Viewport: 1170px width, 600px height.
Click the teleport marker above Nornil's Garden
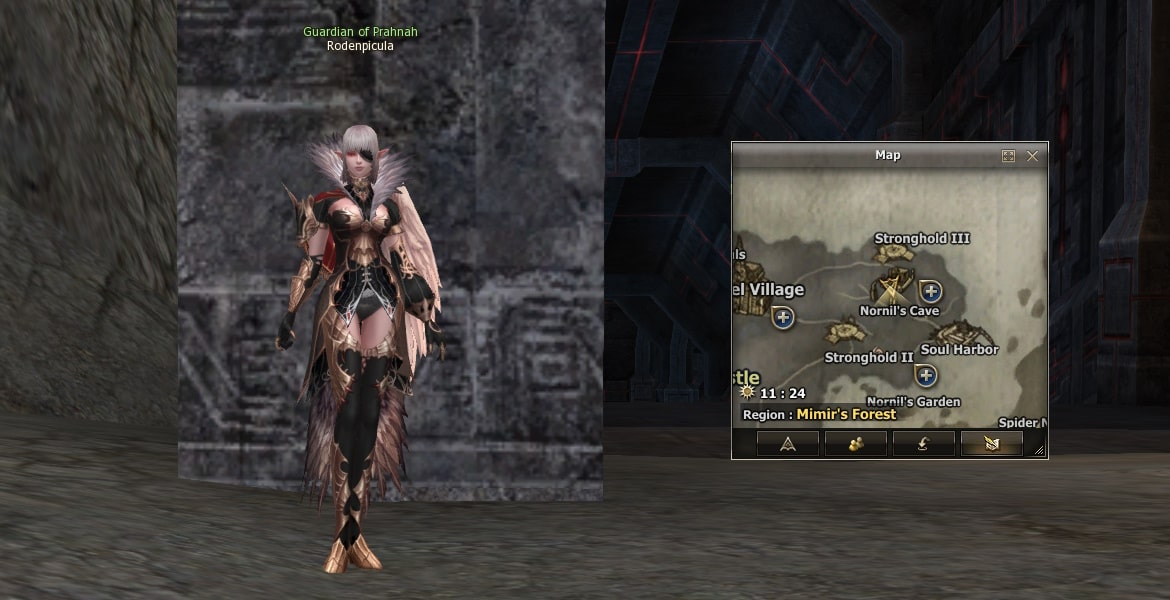click(x=926, y=376)
